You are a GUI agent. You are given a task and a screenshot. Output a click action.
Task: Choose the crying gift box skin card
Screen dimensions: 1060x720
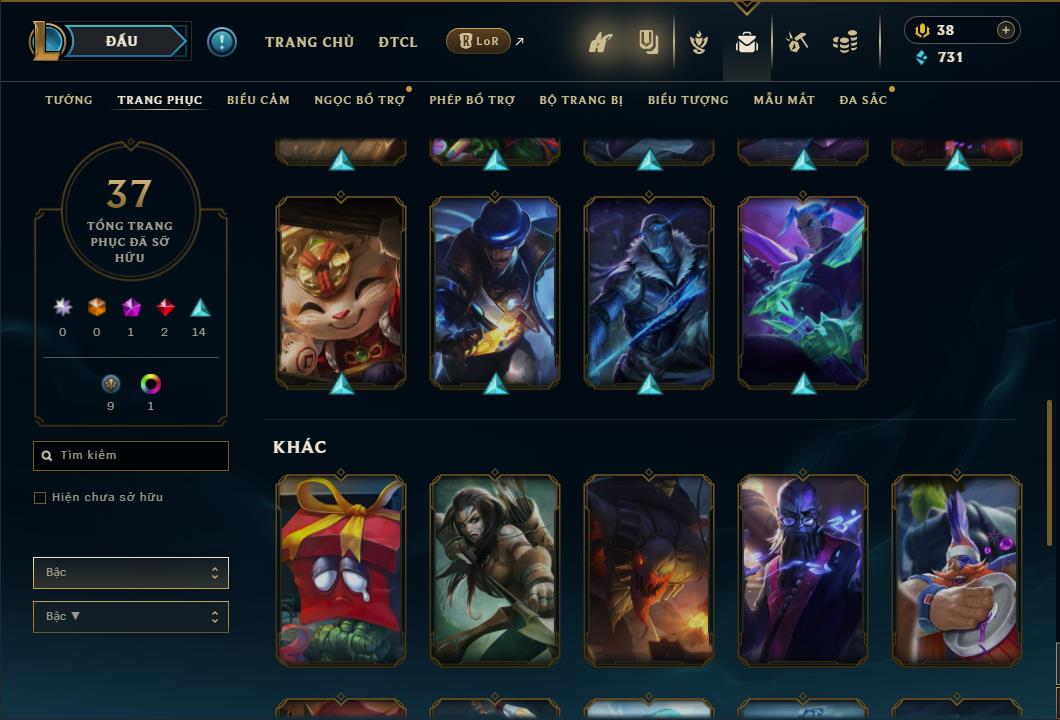click(x=341, y=570)
